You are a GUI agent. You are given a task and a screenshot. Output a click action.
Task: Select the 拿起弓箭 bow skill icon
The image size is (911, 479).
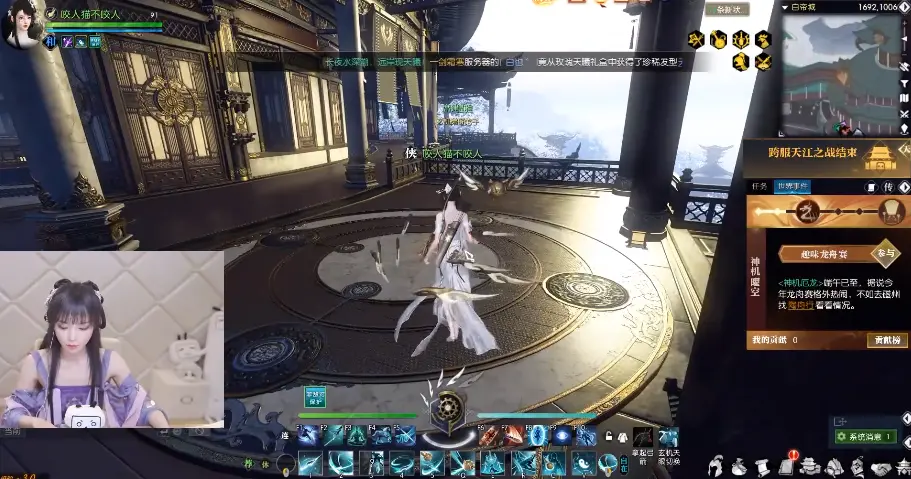(643, 438)
